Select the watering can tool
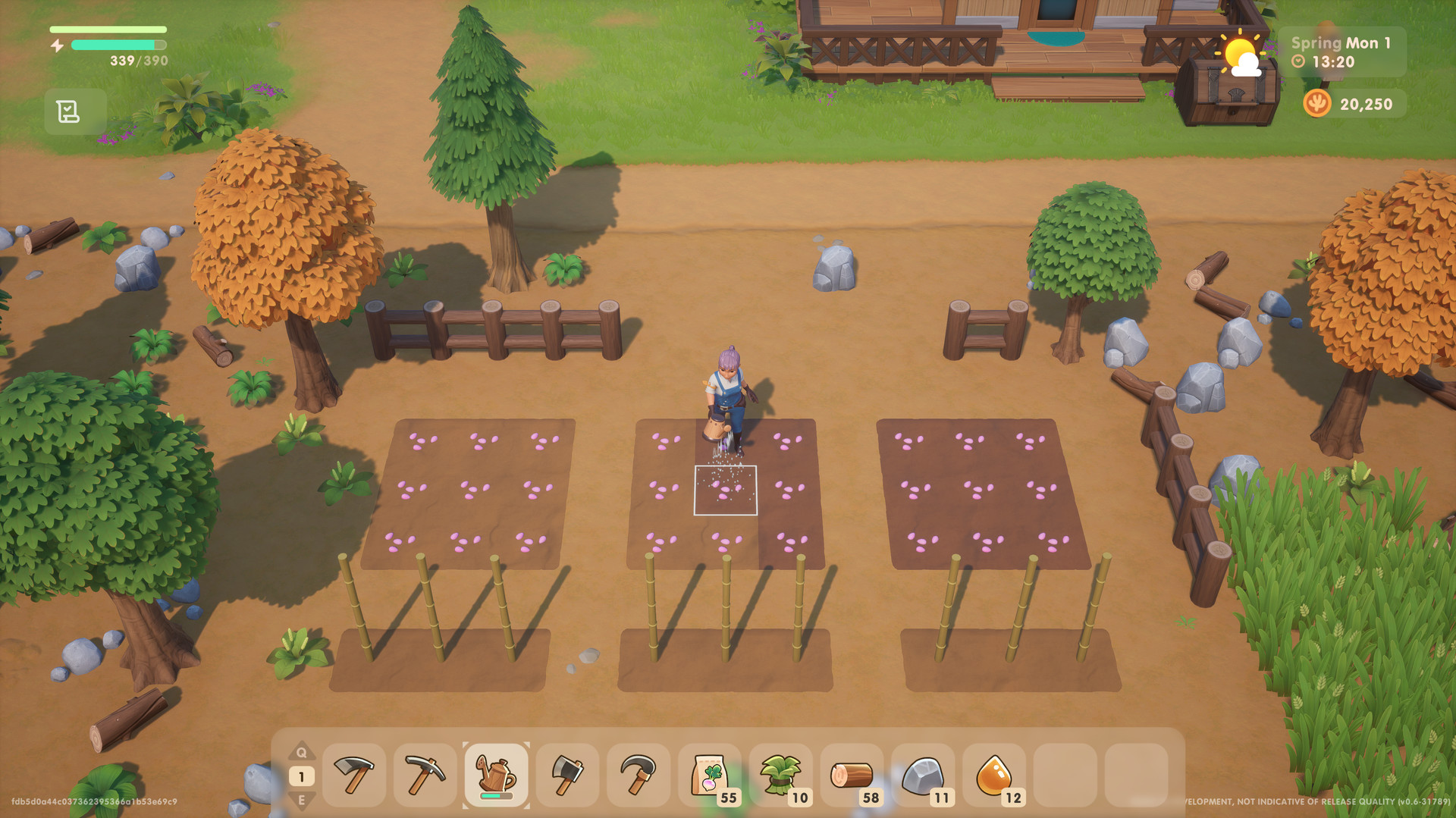This screenshot has height=818, width=1456. point(496,775)
